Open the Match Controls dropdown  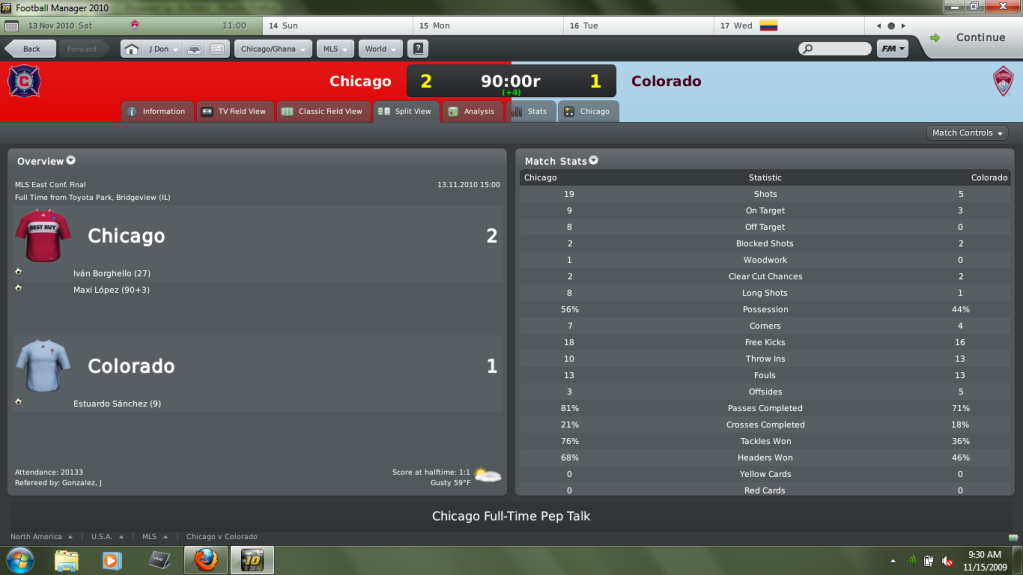[x=967, y=133]
